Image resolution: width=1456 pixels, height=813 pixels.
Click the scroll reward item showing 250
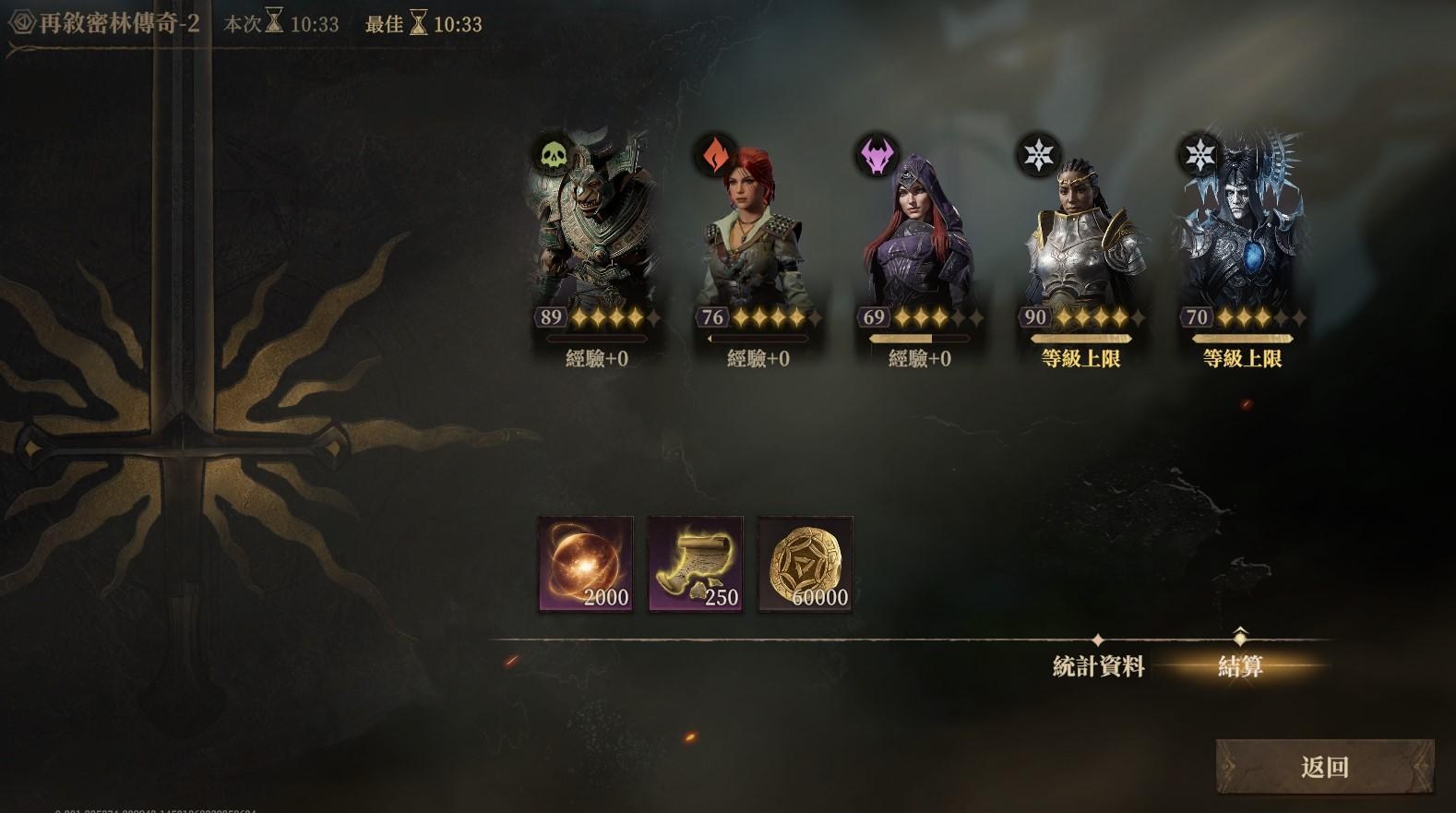click(x=693, y=561)
